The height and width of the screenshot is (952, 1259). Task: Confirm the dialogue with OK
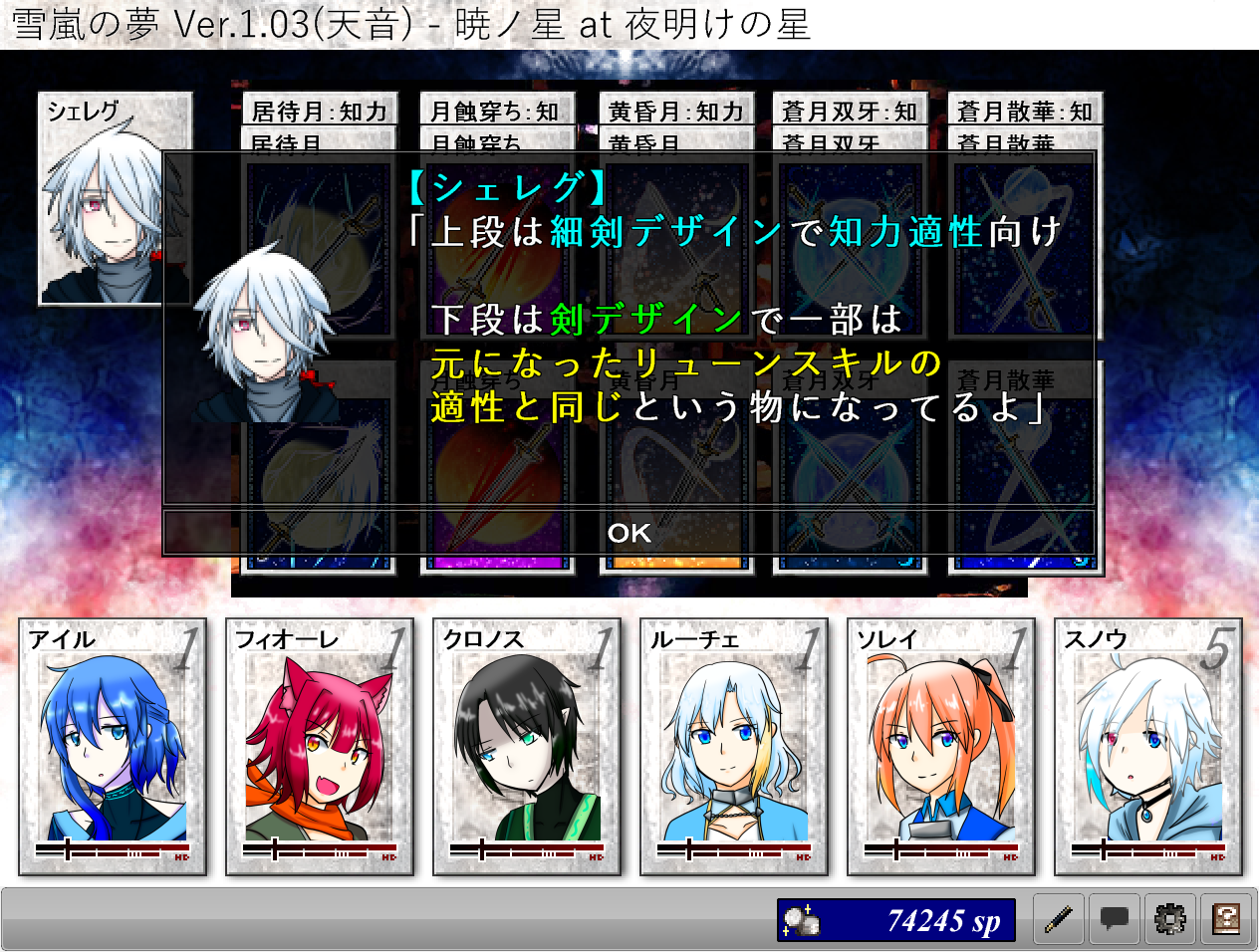point(629,533)
